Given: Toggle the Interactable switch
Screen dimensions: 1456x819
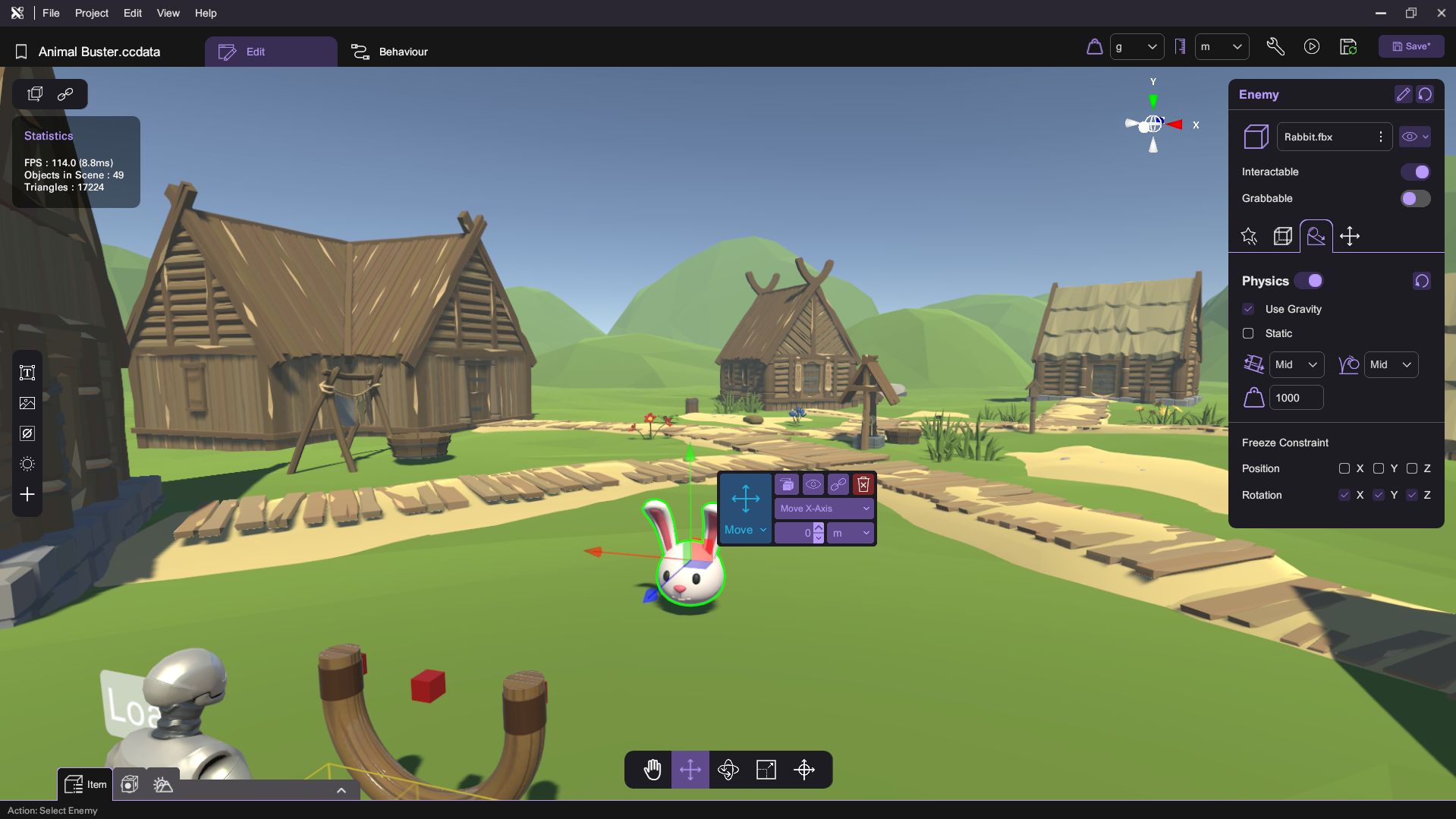Looking at the screenshot, I should point(1415,172).
